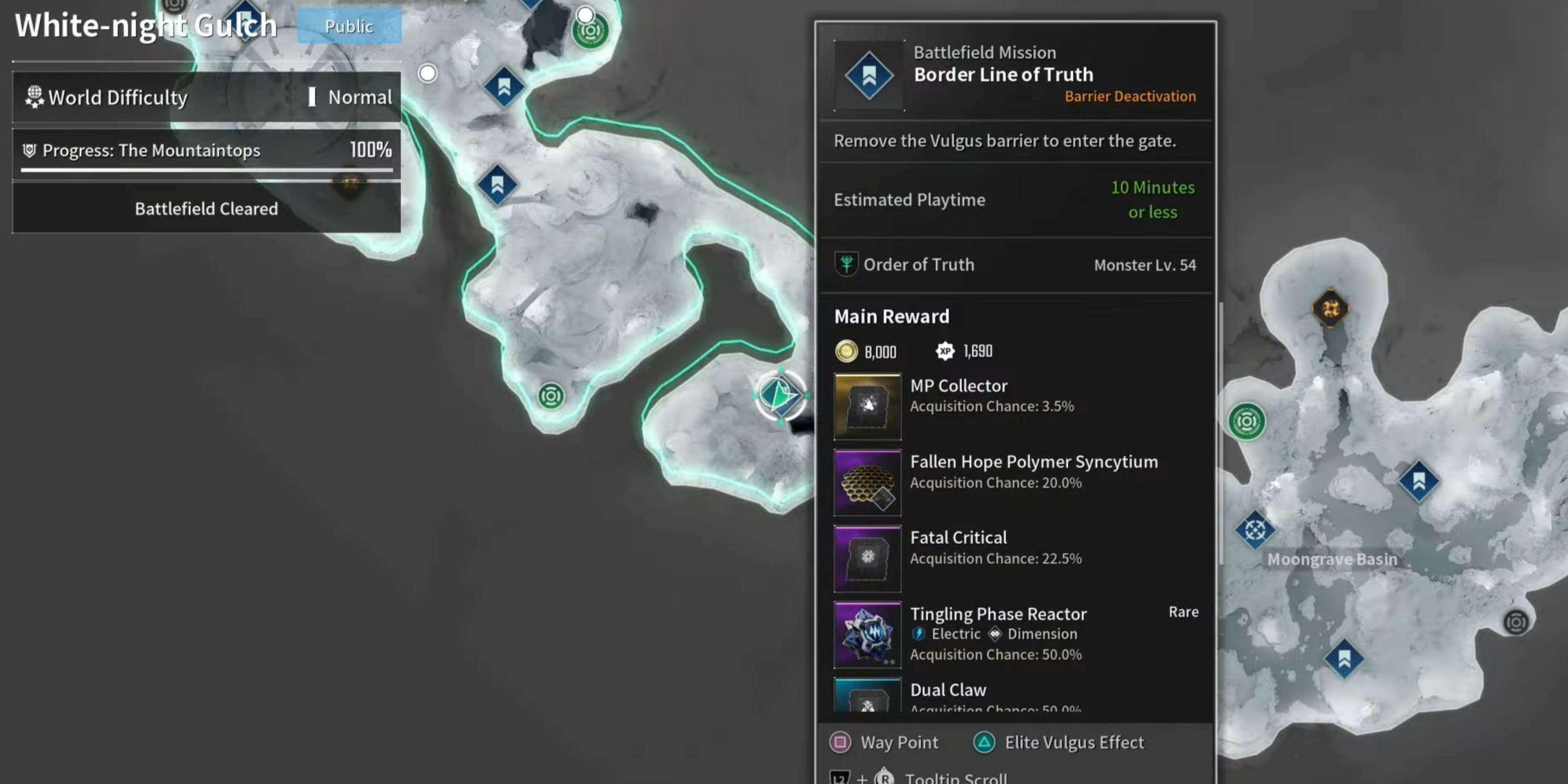
Task: Open the MP Collector reward thumbnail
Action: tap(867, 405)
